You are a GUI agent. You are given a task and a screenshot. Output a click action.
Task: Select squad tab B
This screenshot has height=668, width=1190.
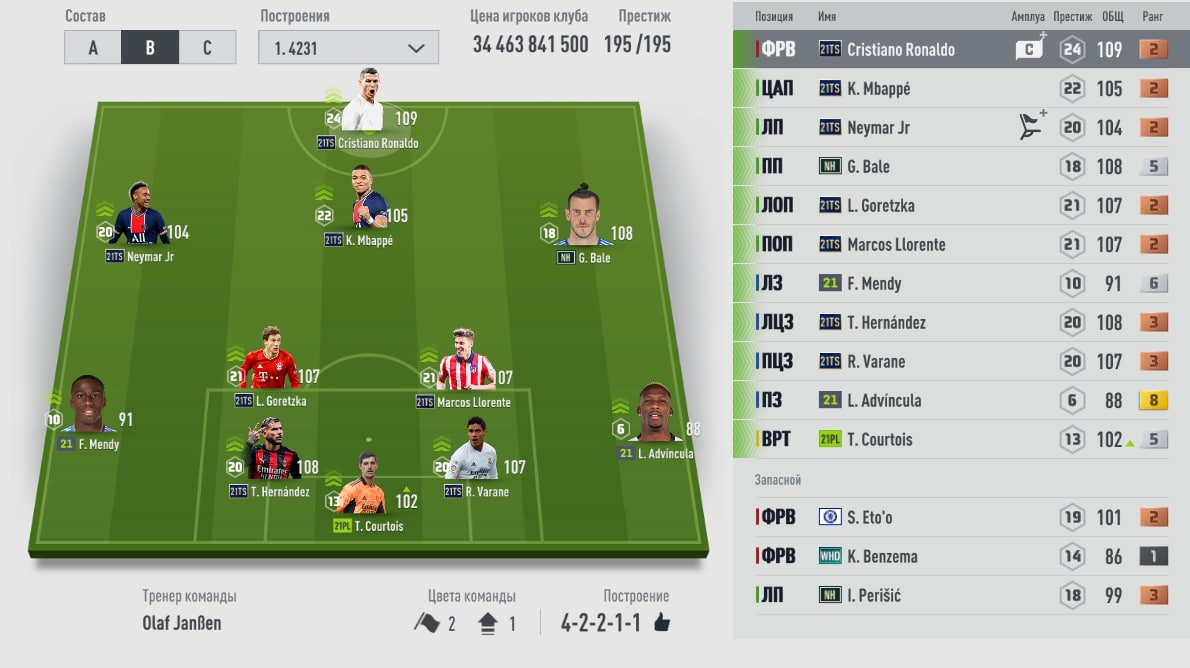[150, 48]
